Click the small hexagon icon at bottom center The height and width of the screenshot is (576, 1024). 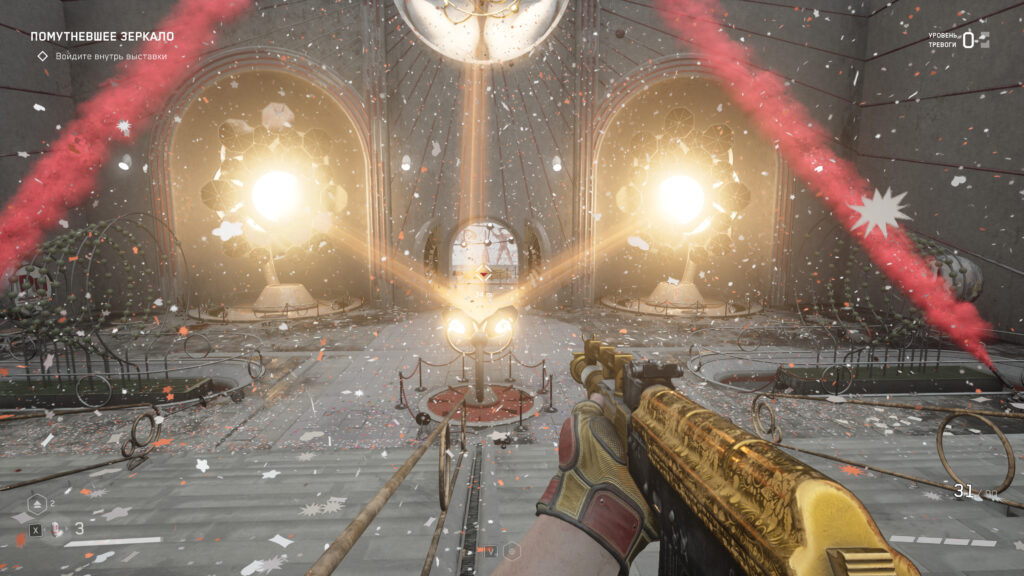pyautogui.click(x=512, y=550)
